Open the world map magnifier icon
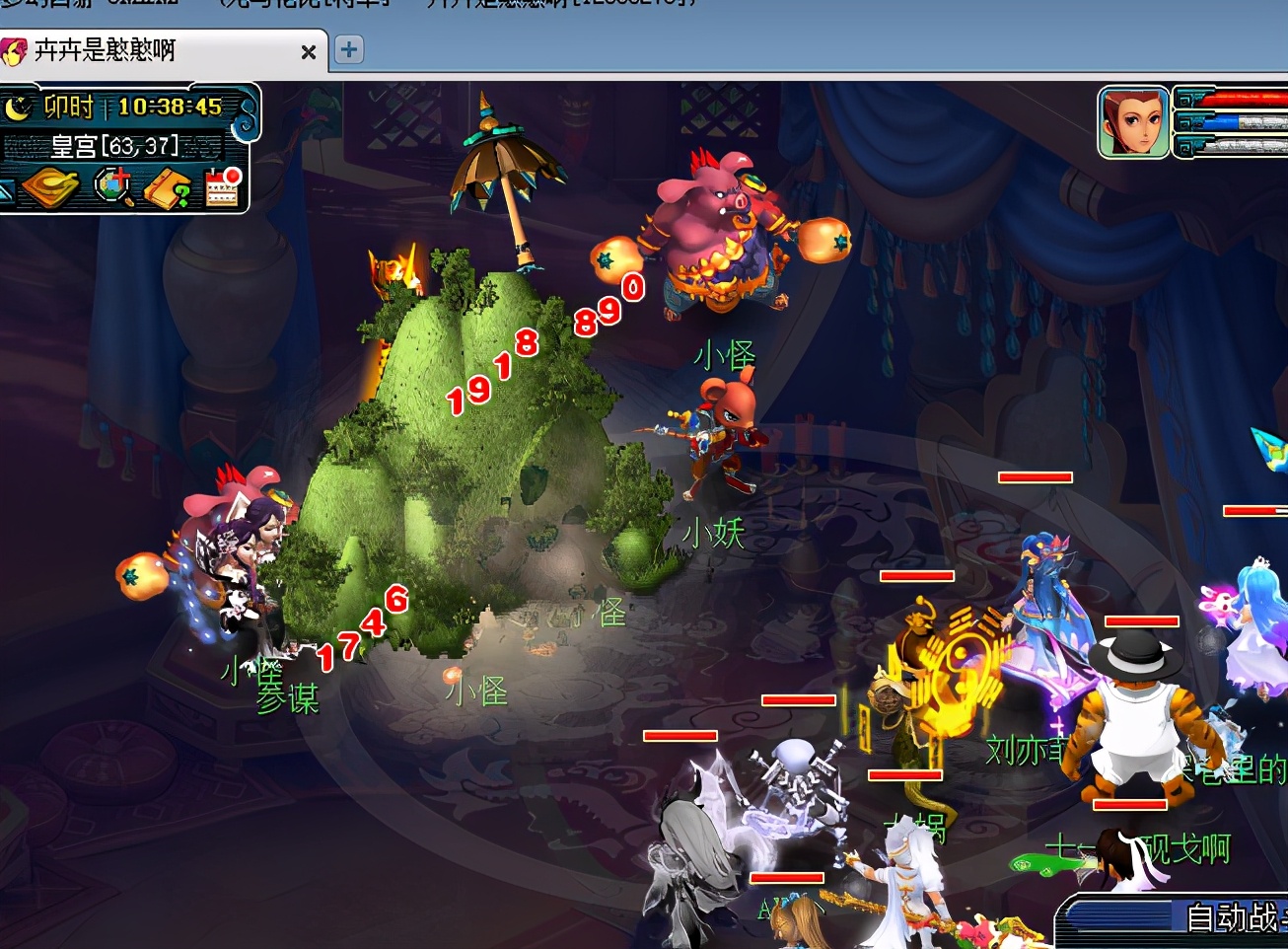The width and height of the screenshot is (1288, 949). [113, 186]
